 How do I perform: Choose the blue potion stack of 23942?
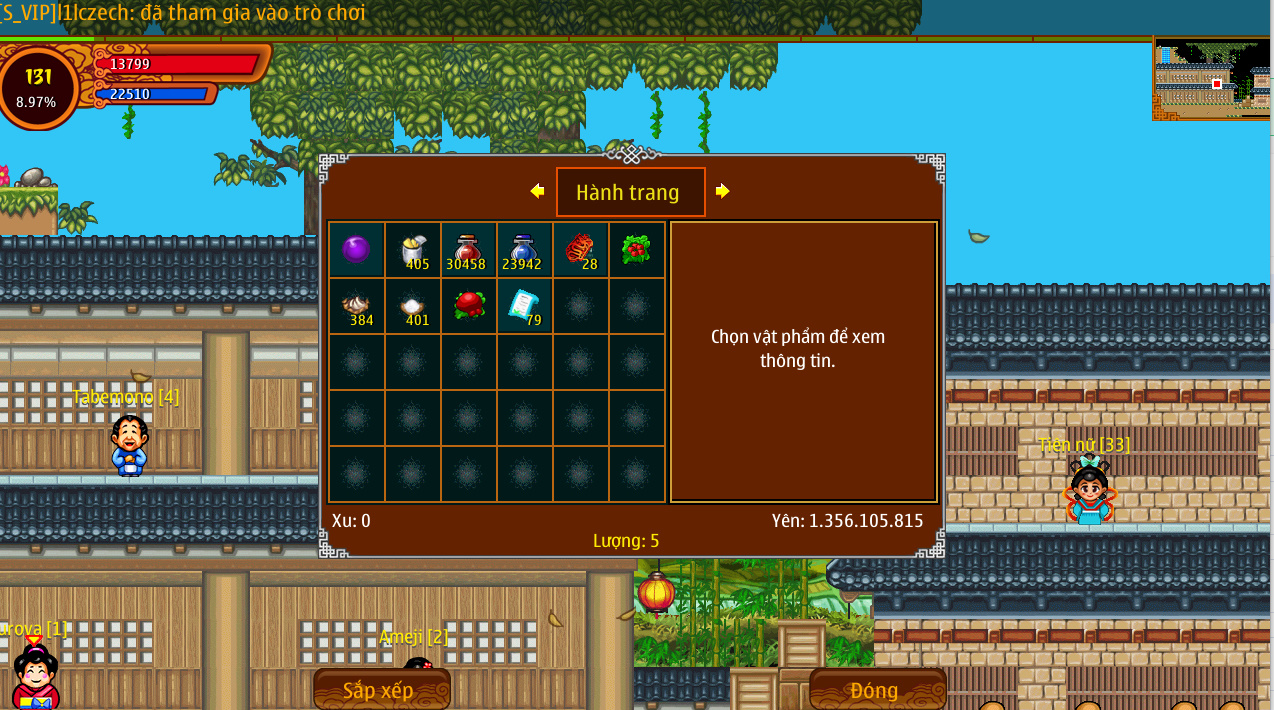pos(524,249)
